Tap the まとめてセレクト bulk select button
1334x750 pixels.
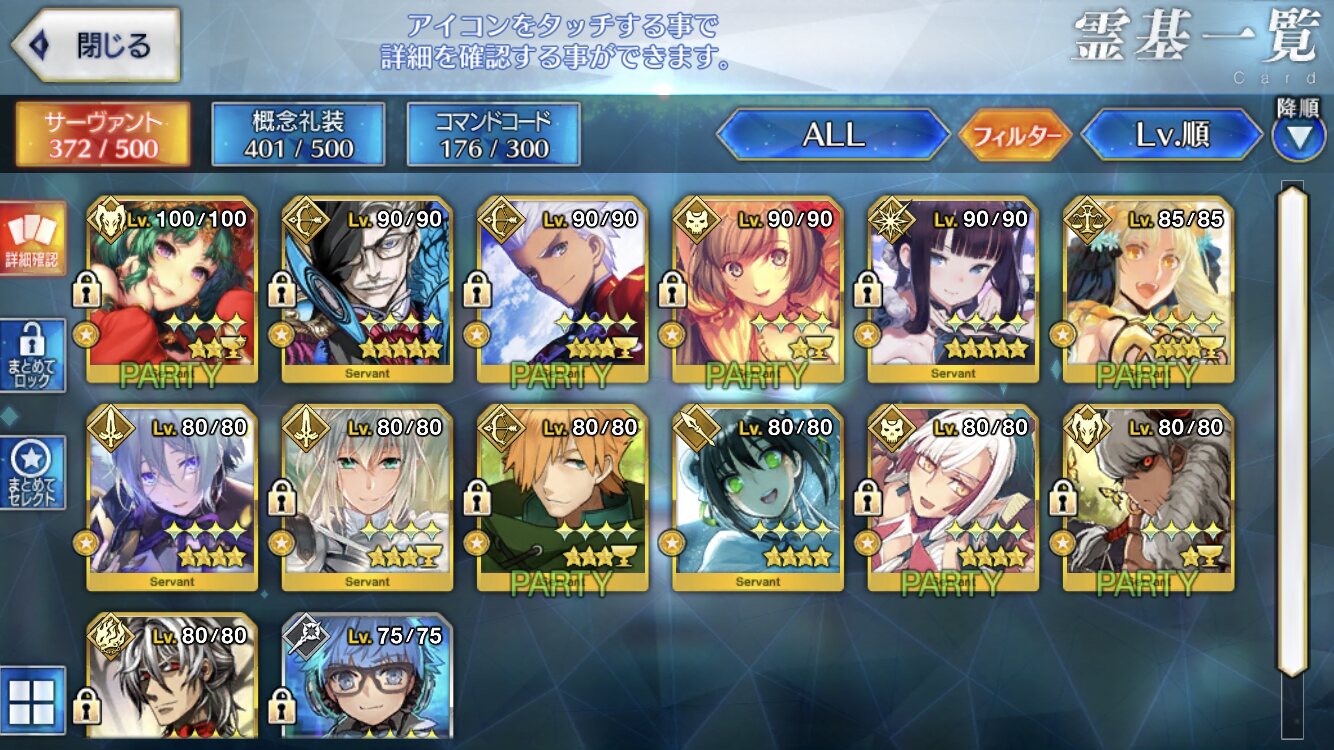(32, 472)
